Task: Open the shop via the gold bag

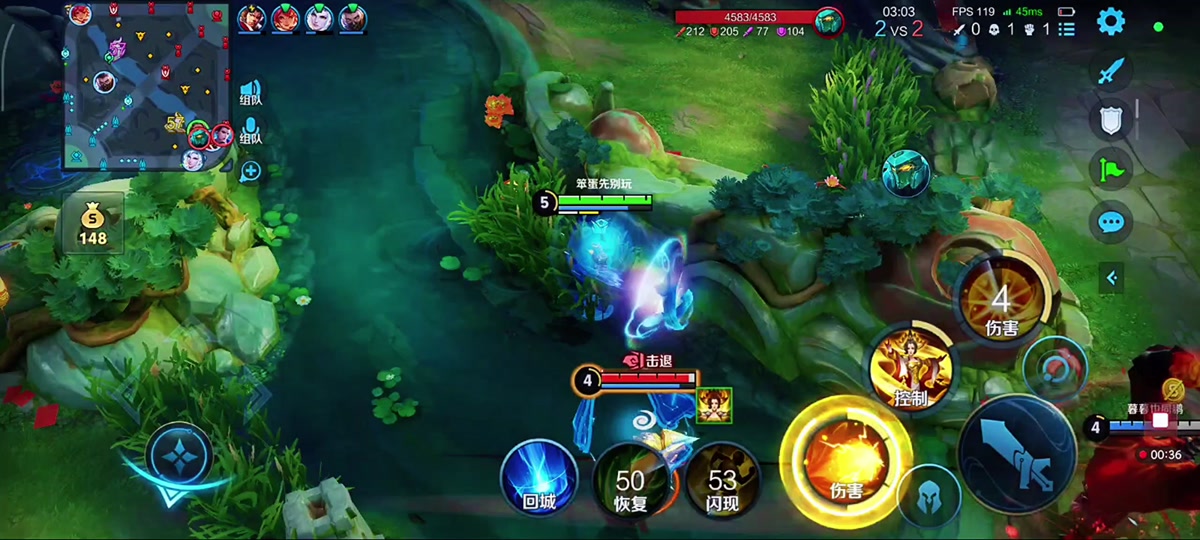Action: click(93, 223)
